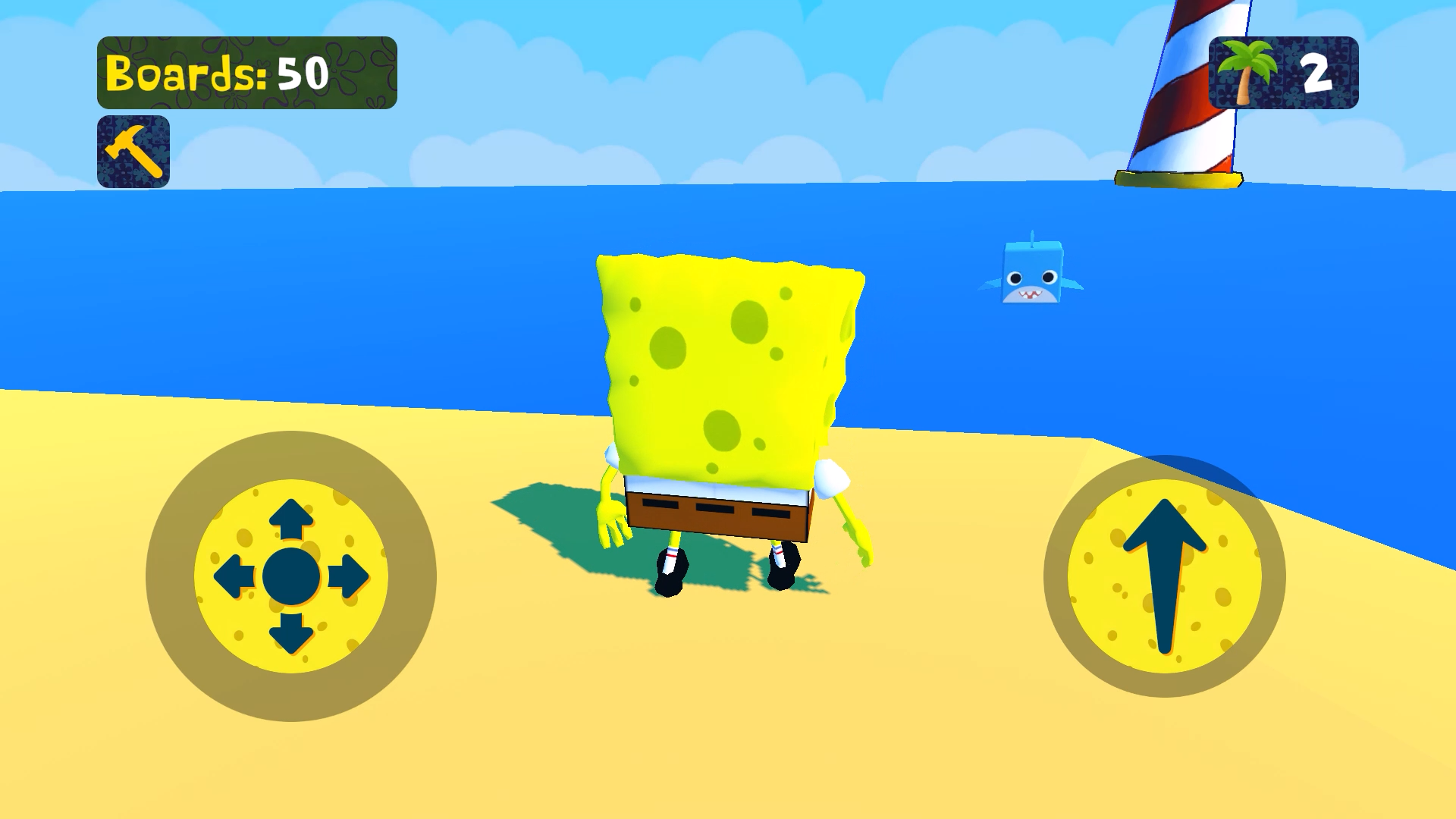Tap the number 2 beside the palm tree
The height and width of the screenshot is (819, 1456).
coord(1317,72)
